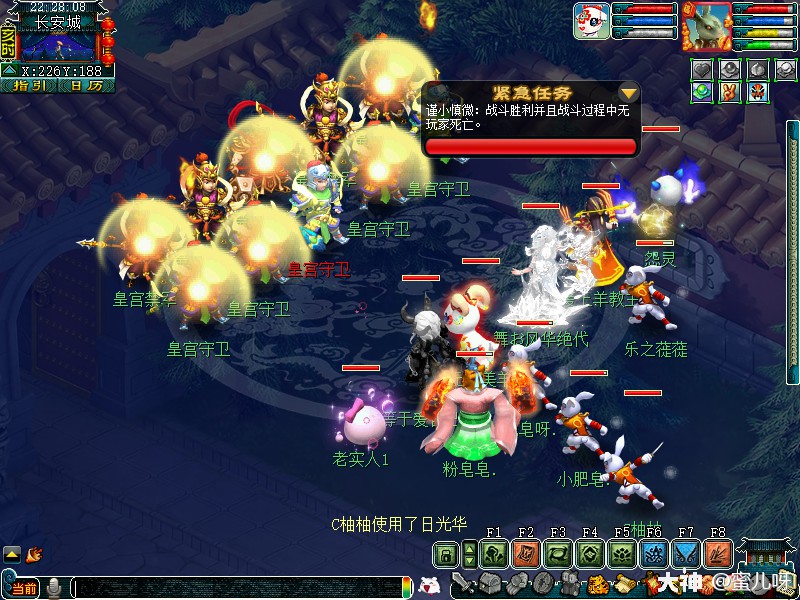Toggle the hotbar lock button
The width and height of the screenshot is (800, 600).
pyautogui.click(x=447, y=553)
